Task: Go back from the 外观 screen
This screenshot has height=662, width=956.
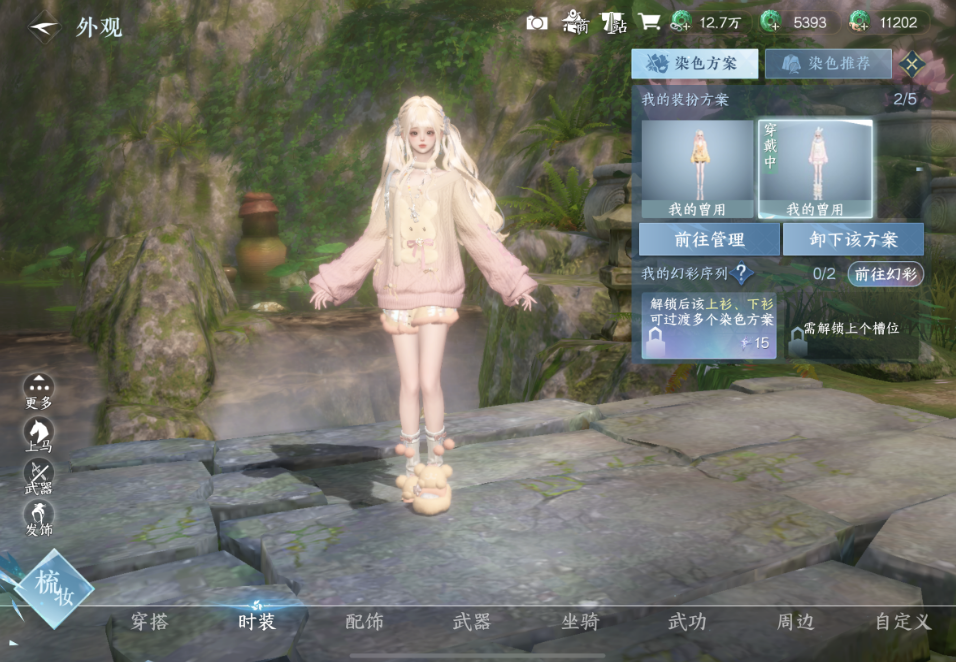Action: (42, 26)
